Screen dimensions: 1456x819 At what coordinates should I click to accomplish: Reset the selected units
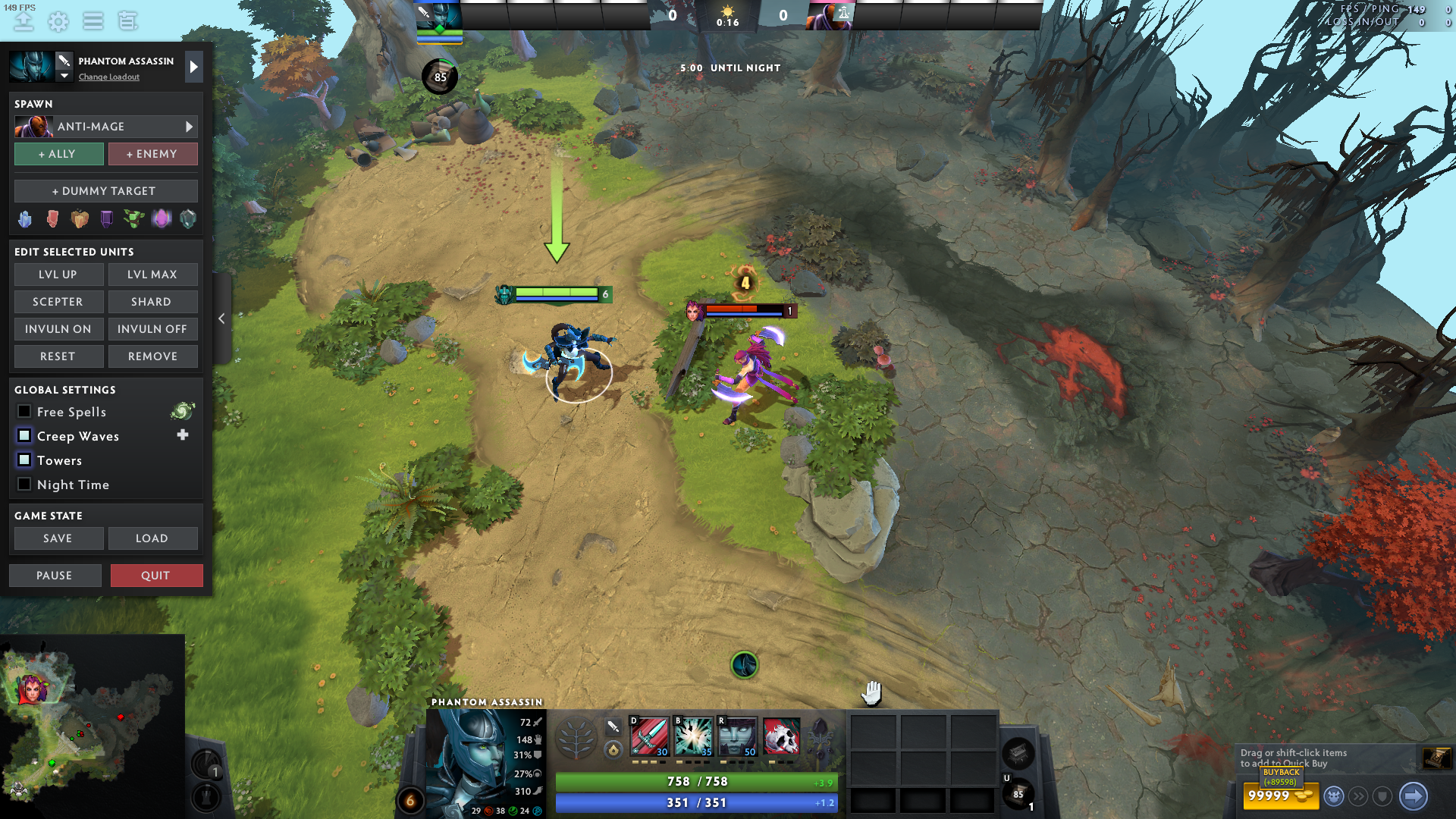pyautogui.click(x=58, y=356)
